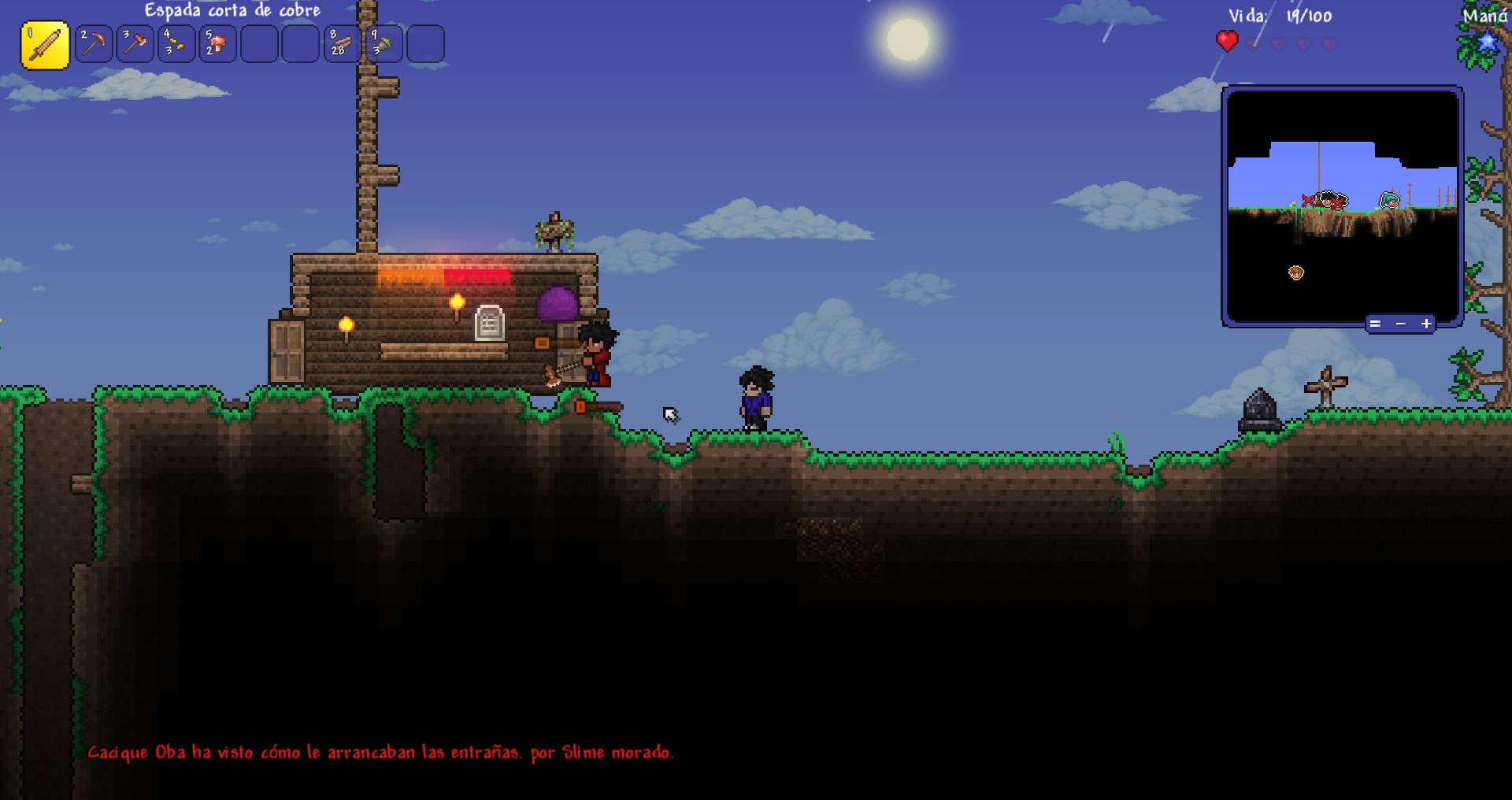
Task: Click the brown-haired head marker on the minimap
Action: 1296,272
